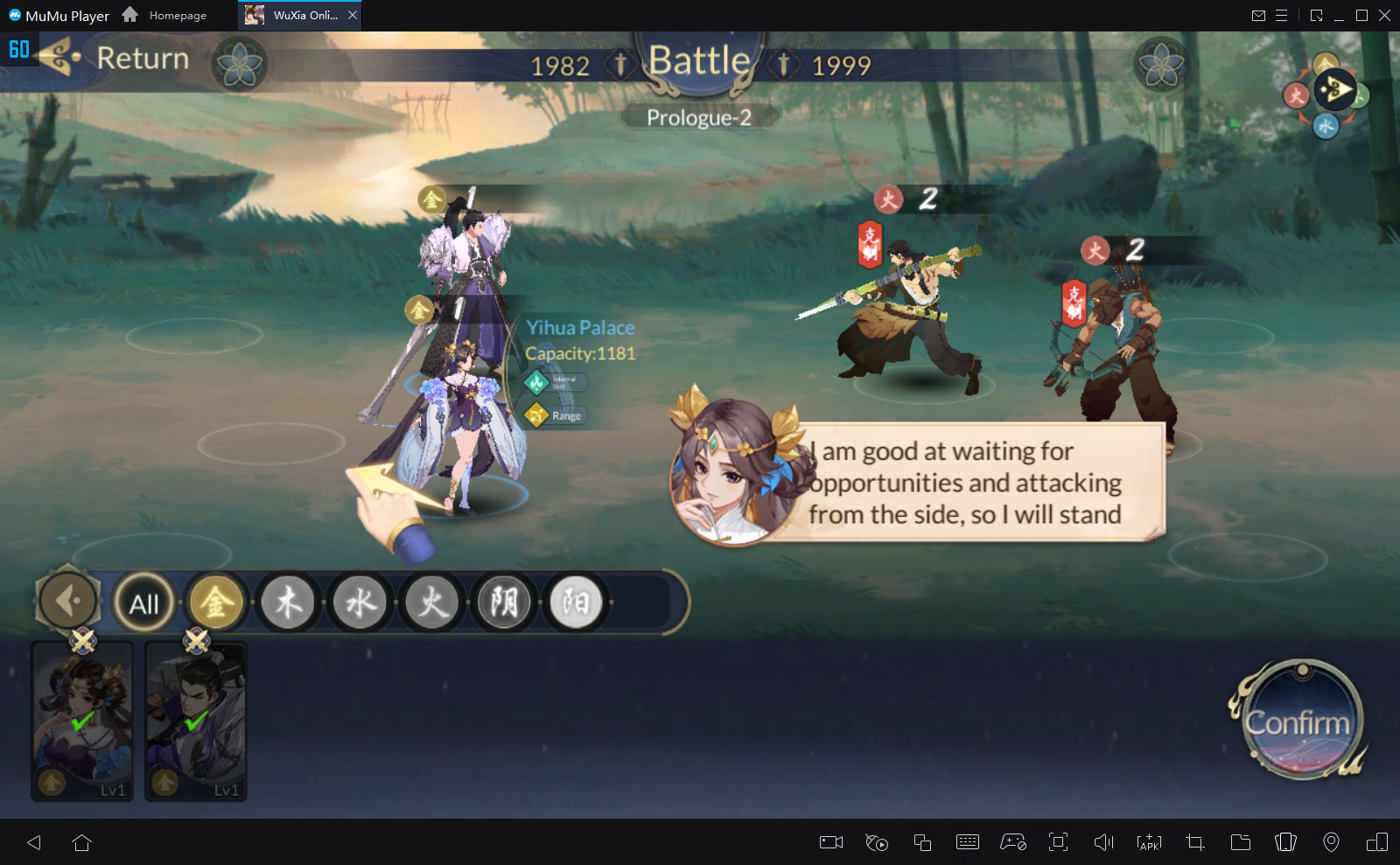Select the fire element filter icon
The height and width of the screenshot is (865, 1400).
coord(431,603)
